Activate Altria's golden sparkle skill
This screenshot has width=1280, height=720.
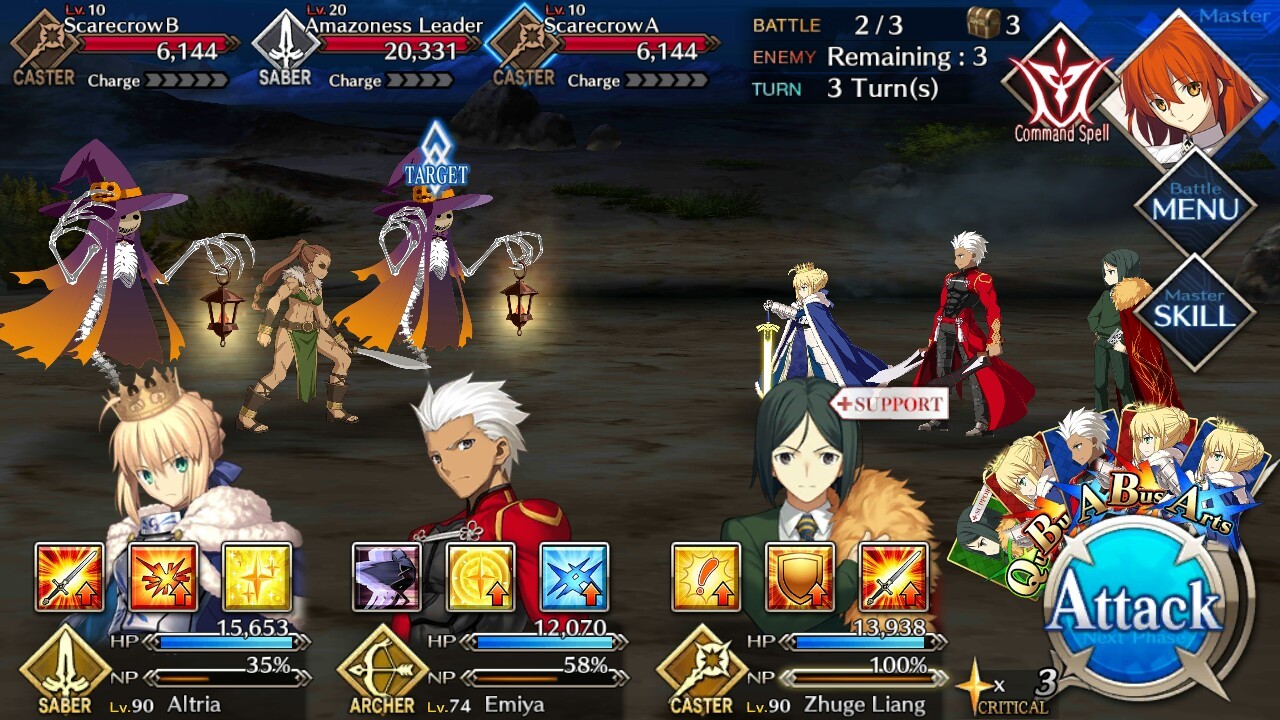[x=257, y=577]
